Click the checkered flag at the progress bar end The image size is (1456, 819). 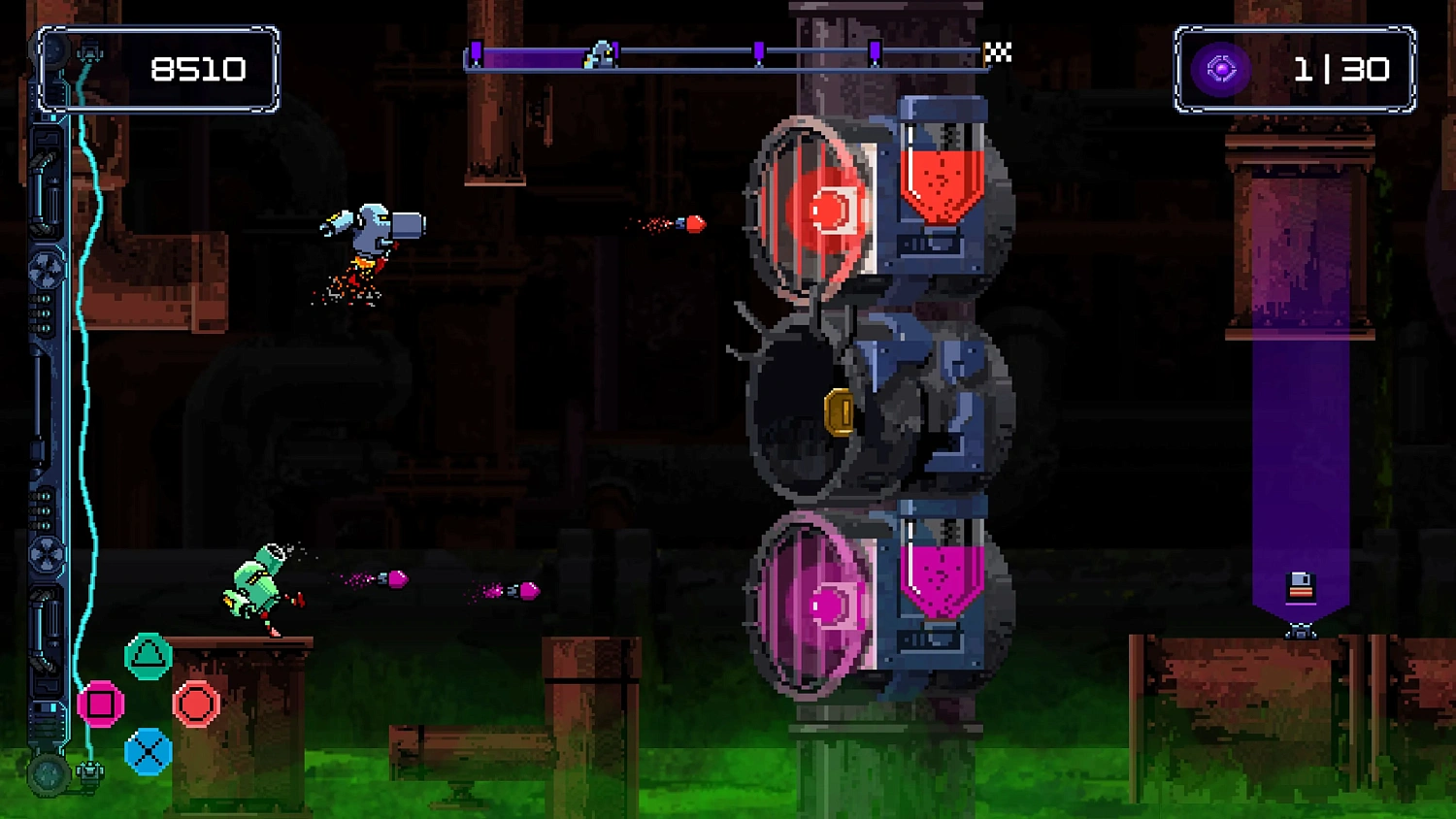click(996, 53)
